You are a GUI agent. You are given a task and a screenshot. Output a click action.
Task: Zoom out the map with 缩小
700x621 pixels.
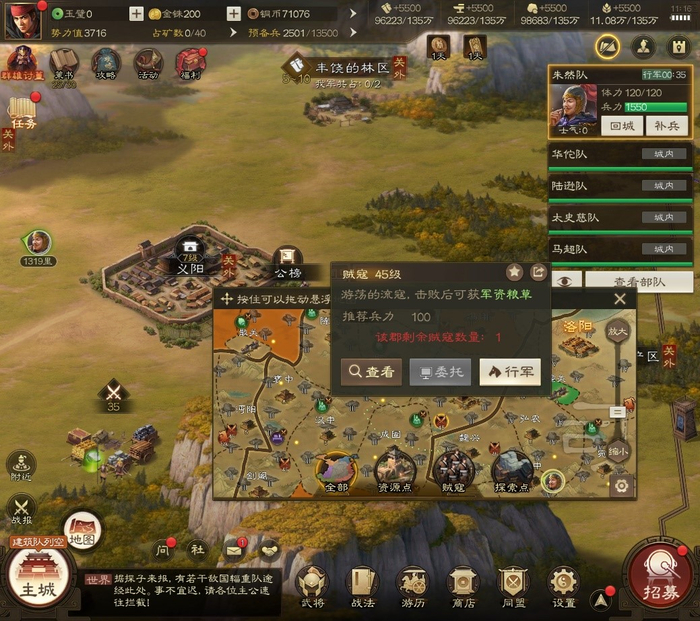(x=618, y=451)
